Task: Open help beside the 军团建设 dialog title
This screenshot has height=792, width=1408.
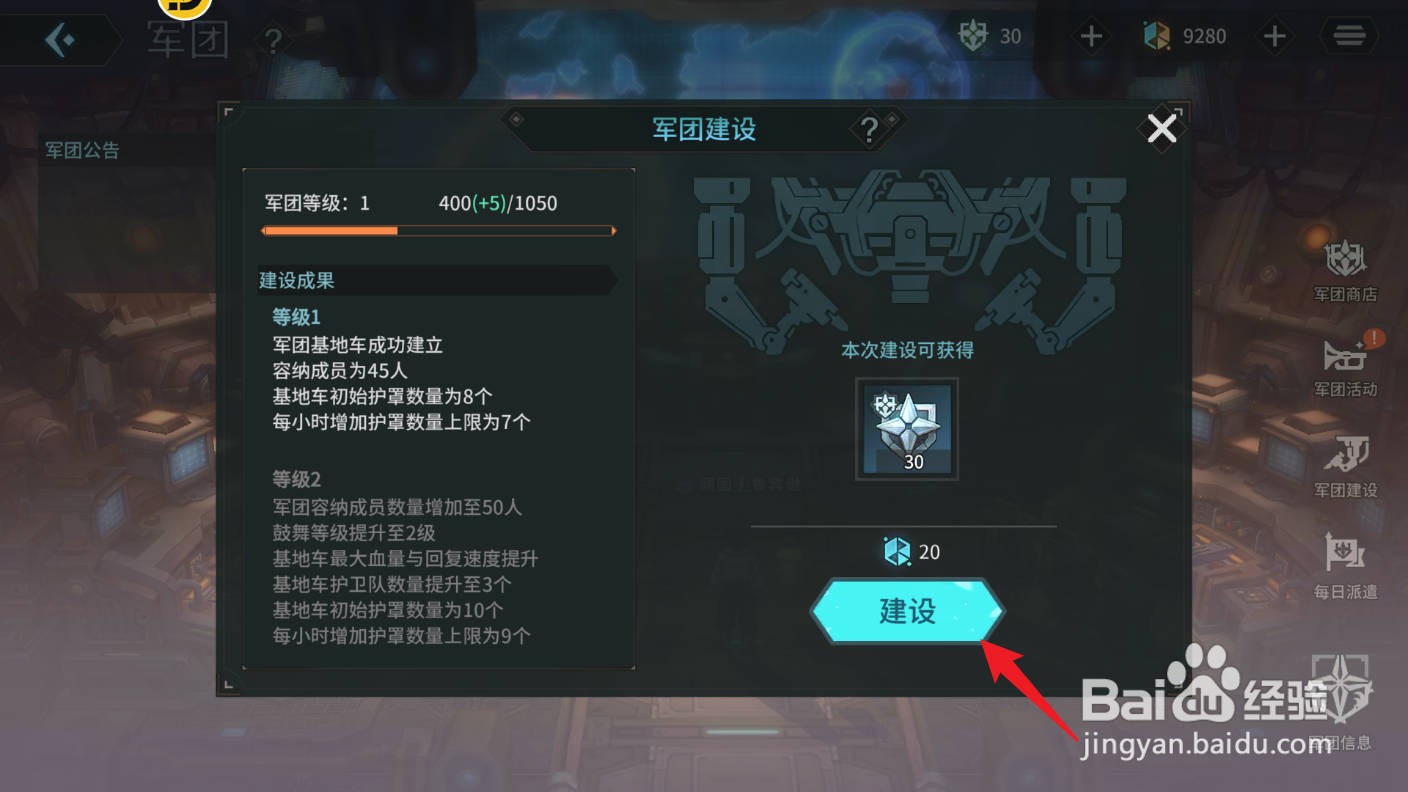Action: click(869, 129)
